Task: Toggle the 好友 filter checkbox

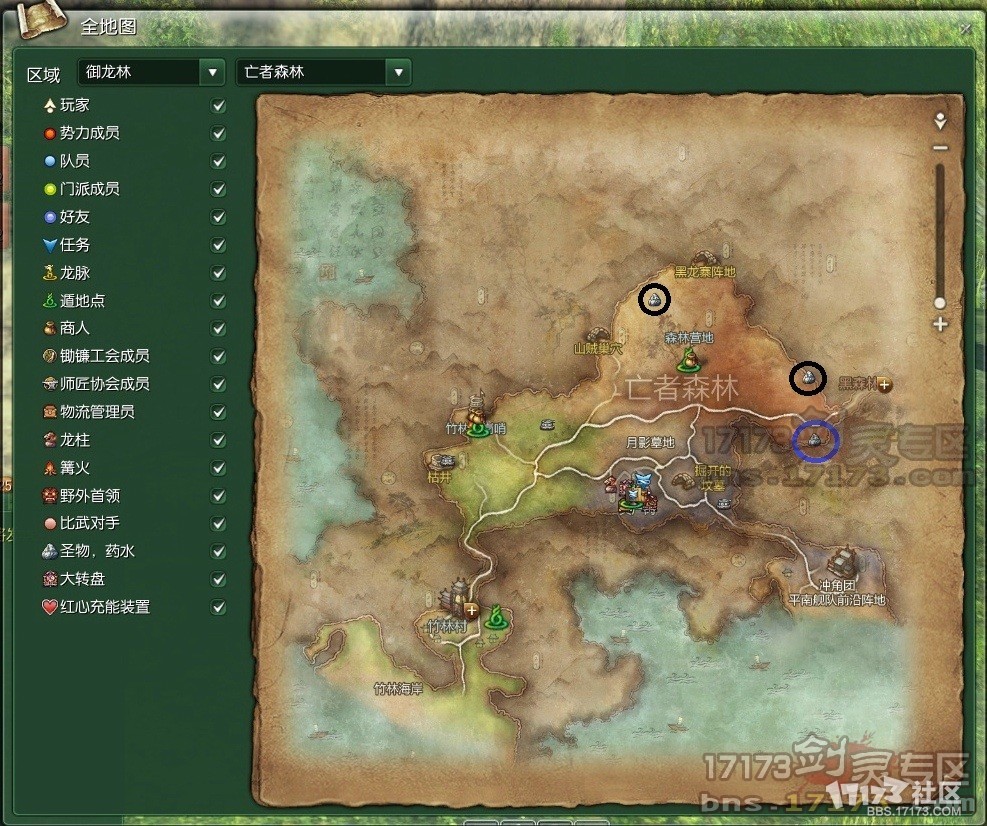Action: click(x=219, y=217)
